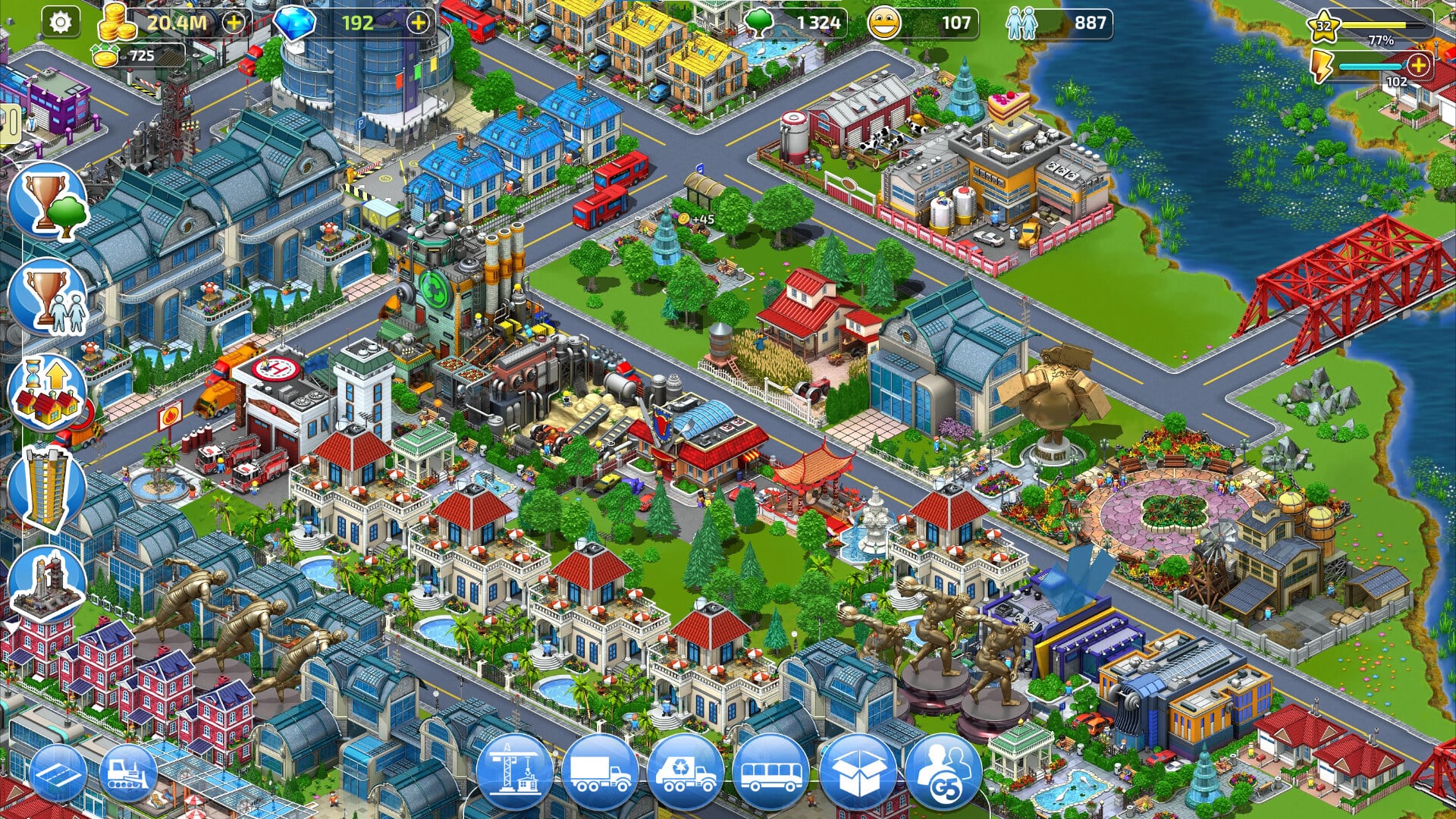Viewport: 1456px width, 819px height.
Task: Click the level 32 star badge
Action: click(1323, 27)
